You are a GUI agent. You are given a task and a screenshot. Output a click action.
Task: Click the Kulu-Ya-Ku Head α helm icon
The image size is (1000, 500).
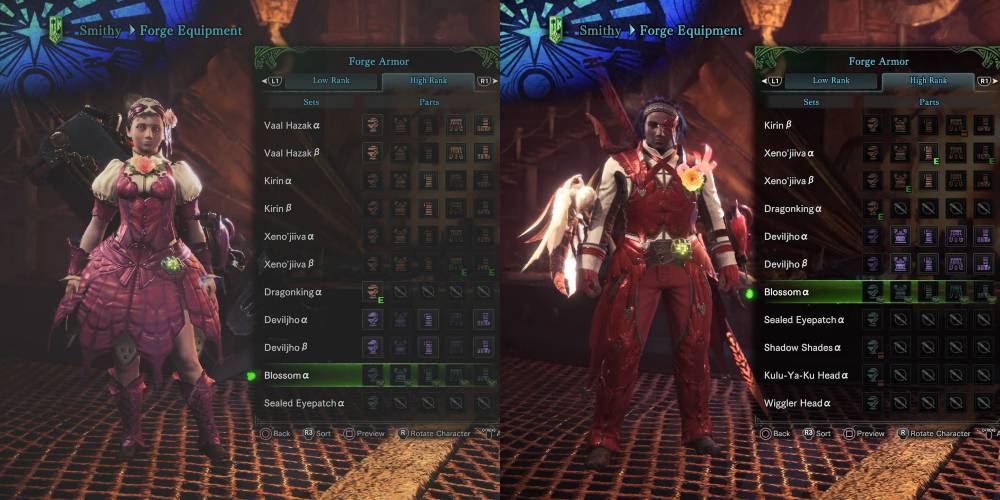pyautogui.click(x=873, y=375)
